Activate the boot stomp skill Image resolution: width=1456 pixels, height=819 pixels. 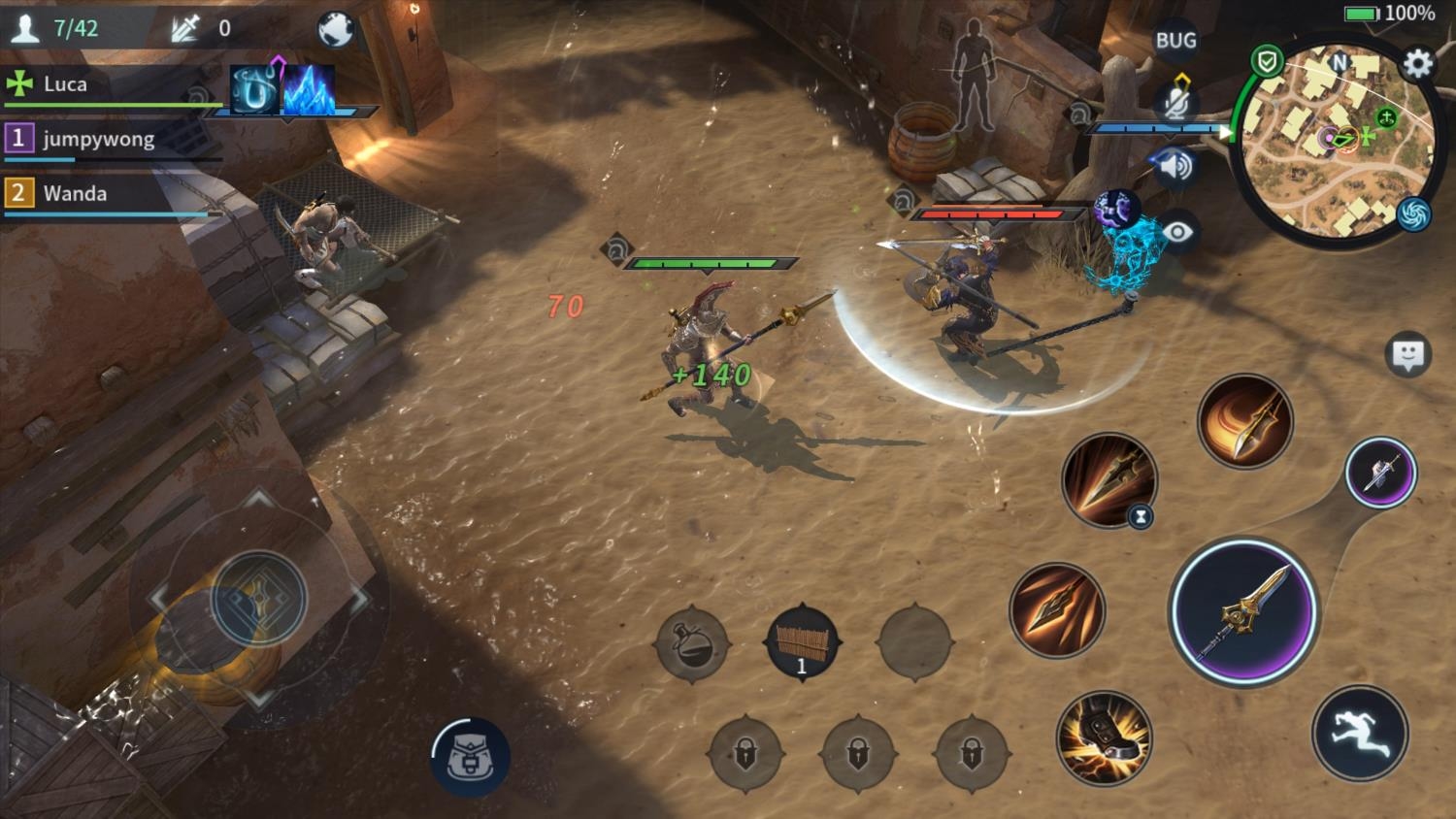pos(1104,737)
